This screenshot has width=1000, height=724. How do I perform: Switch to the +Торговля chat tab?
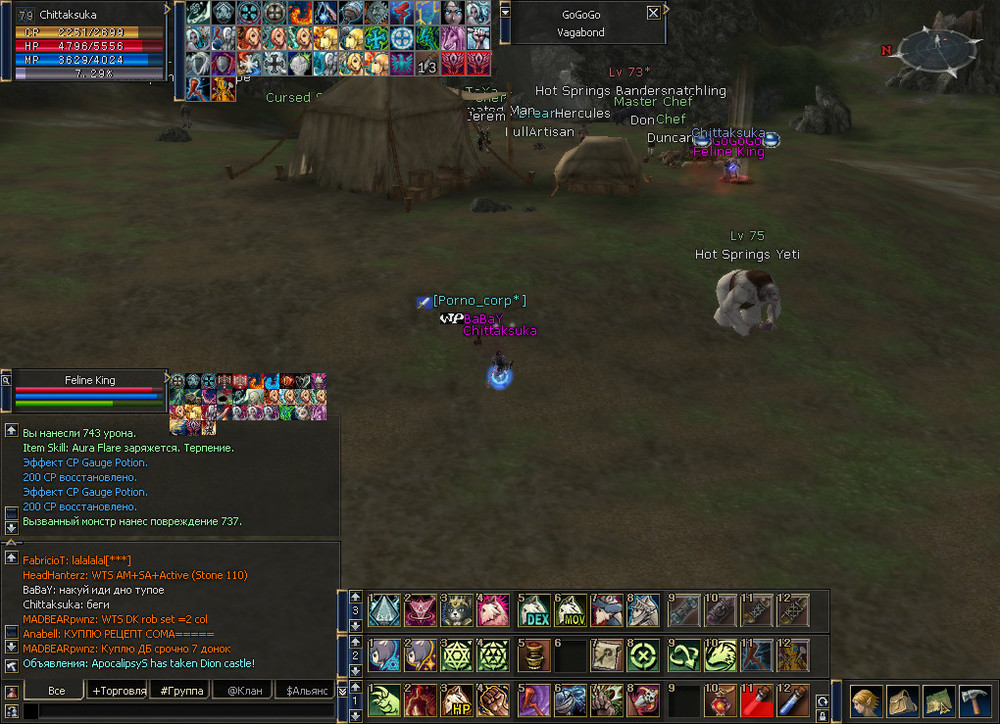click(x=119, y=690)
